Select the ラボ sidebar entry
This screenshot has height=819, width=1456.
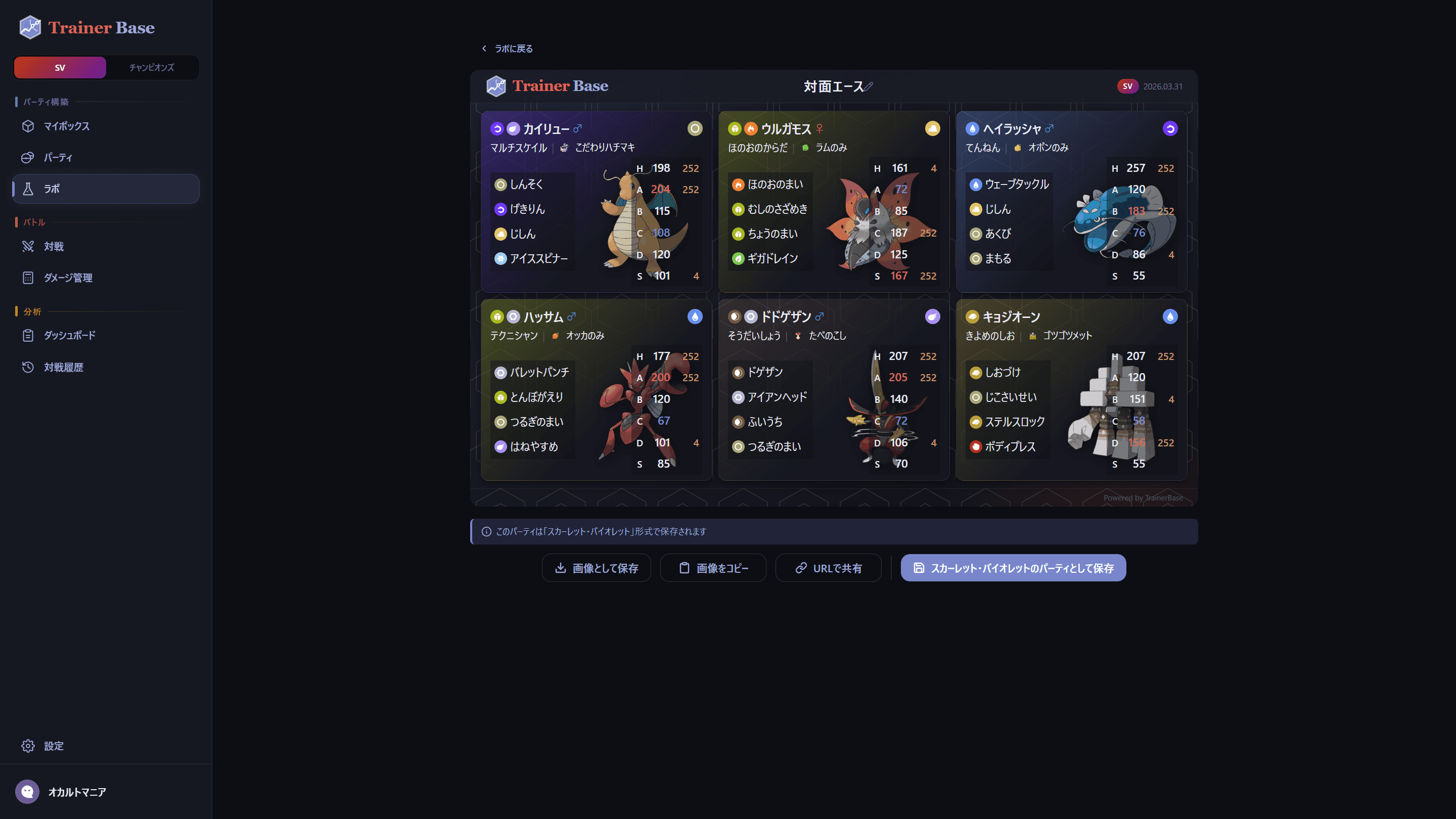pyautogui.click(x=52, y=189)
